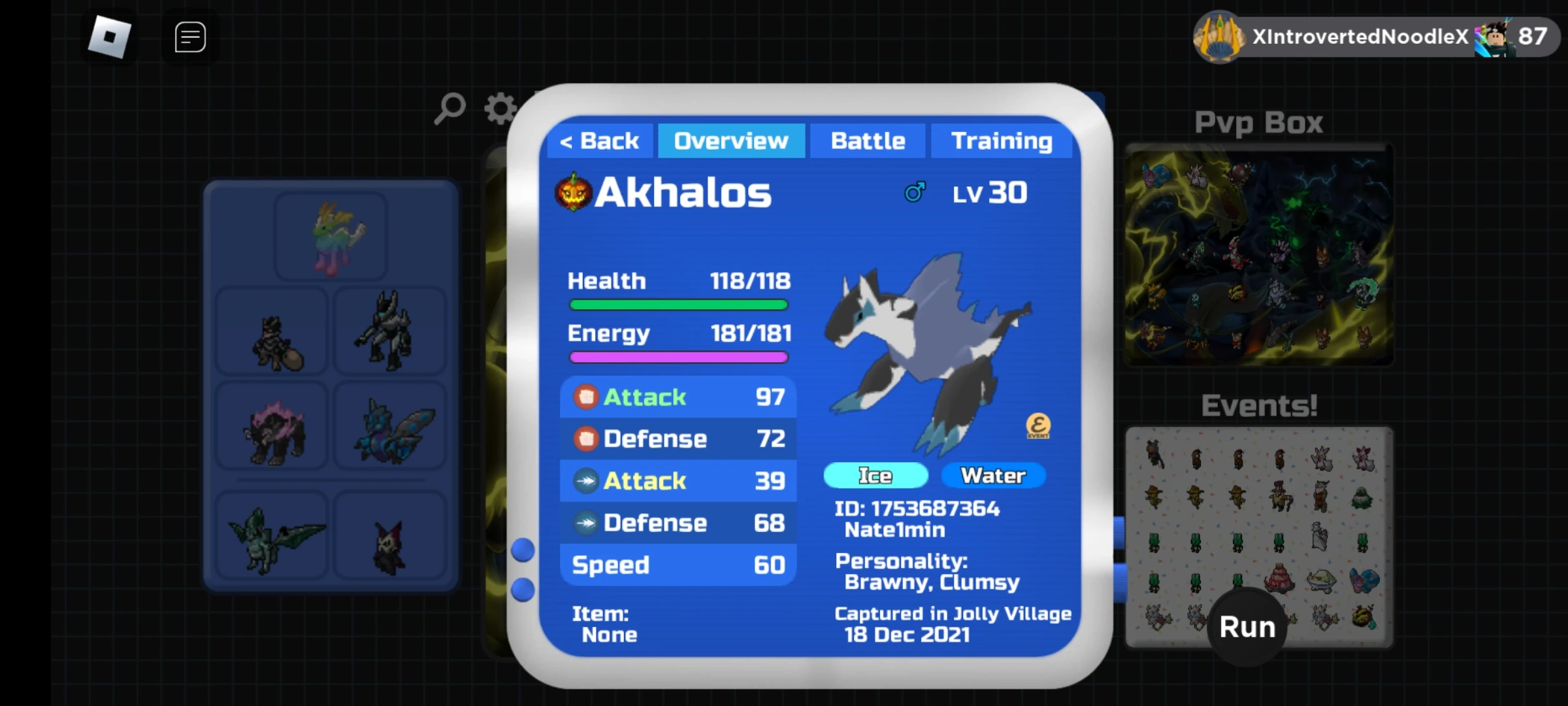1568x706 pixels.
Task: Switch to the Battle tab
Action: (868, 140)
